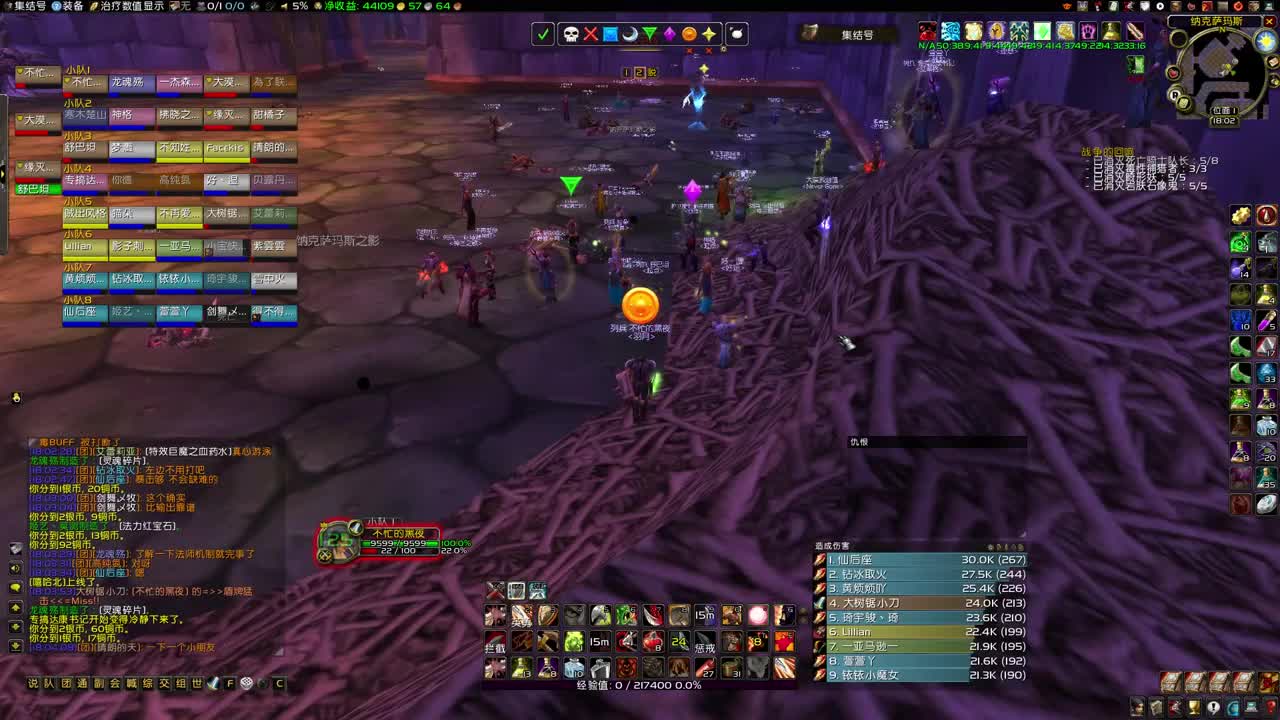The width and height of the screenshot is (1280, 720).
Task: Select the red X raid marker
Action: [x=592, y=34]
